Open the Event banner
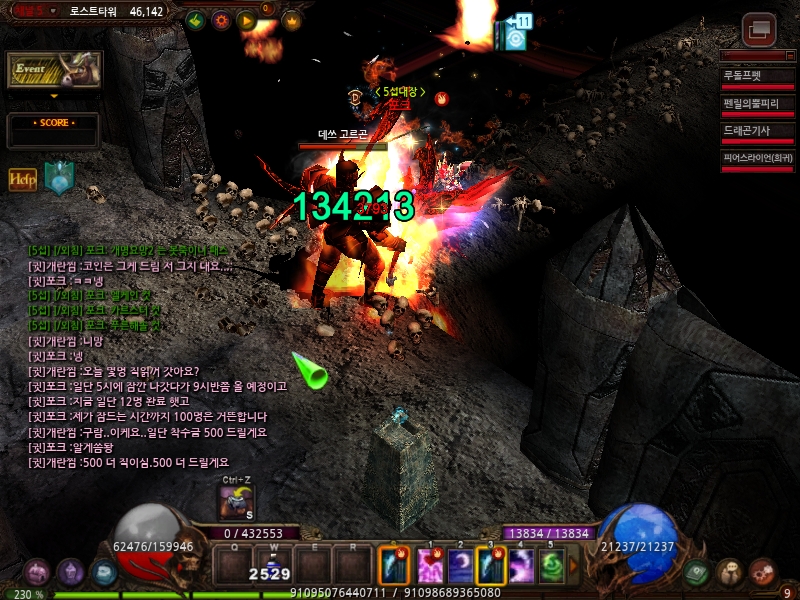Image resolution: width=800 pixels, height=600 pixels. tap(54, 70)
